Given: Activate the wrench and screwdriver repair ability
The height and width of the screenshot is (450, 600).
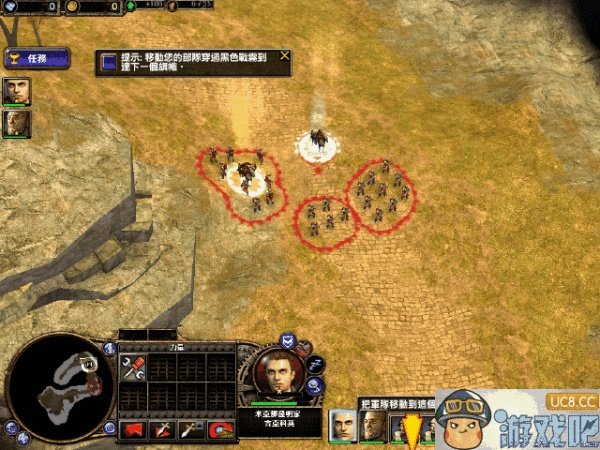Looking at the screenshot, I should coord(131,368).
